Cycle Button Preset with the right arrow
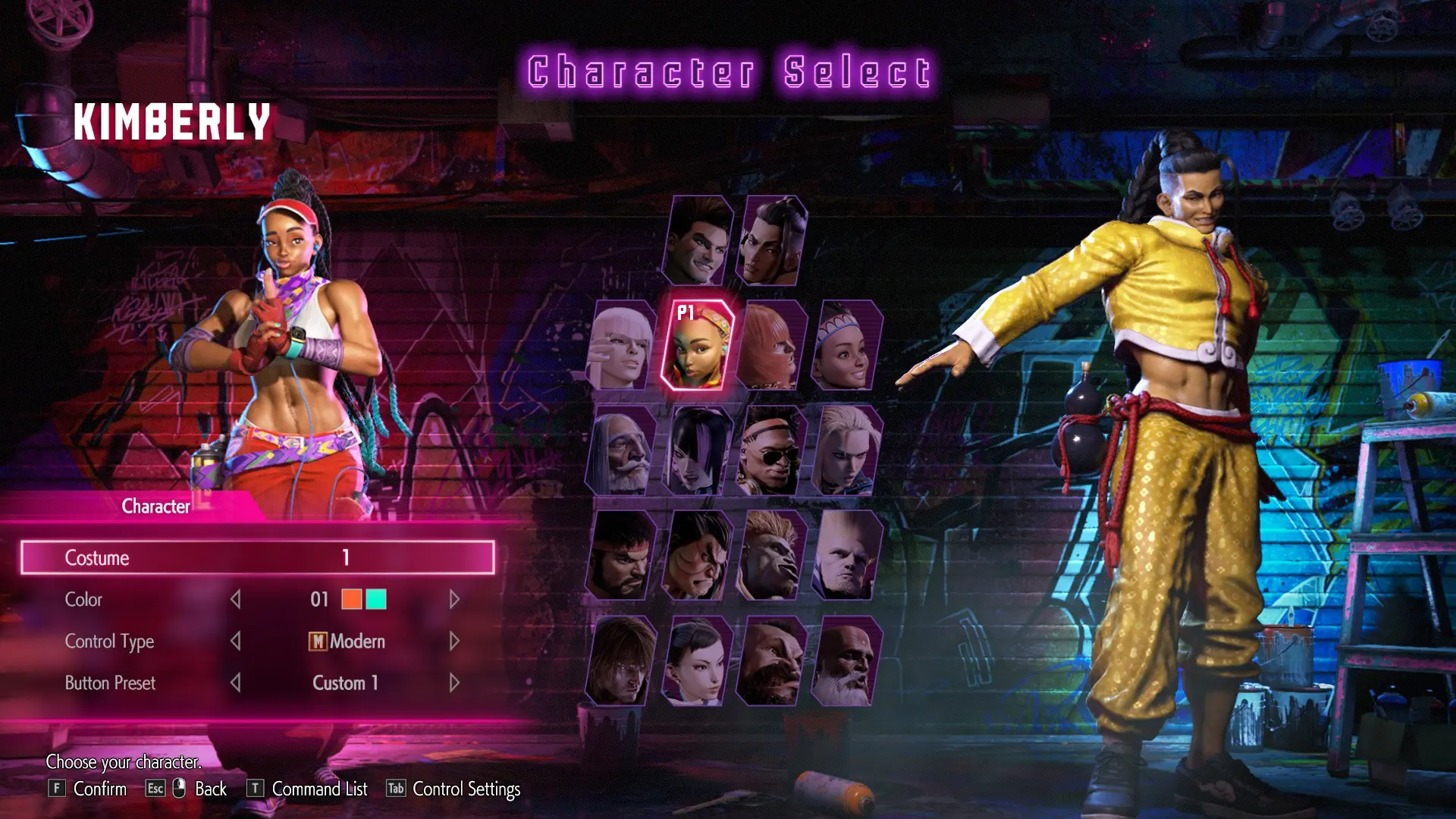Screen dimensions: 1456x819 (x=454, y=683)
